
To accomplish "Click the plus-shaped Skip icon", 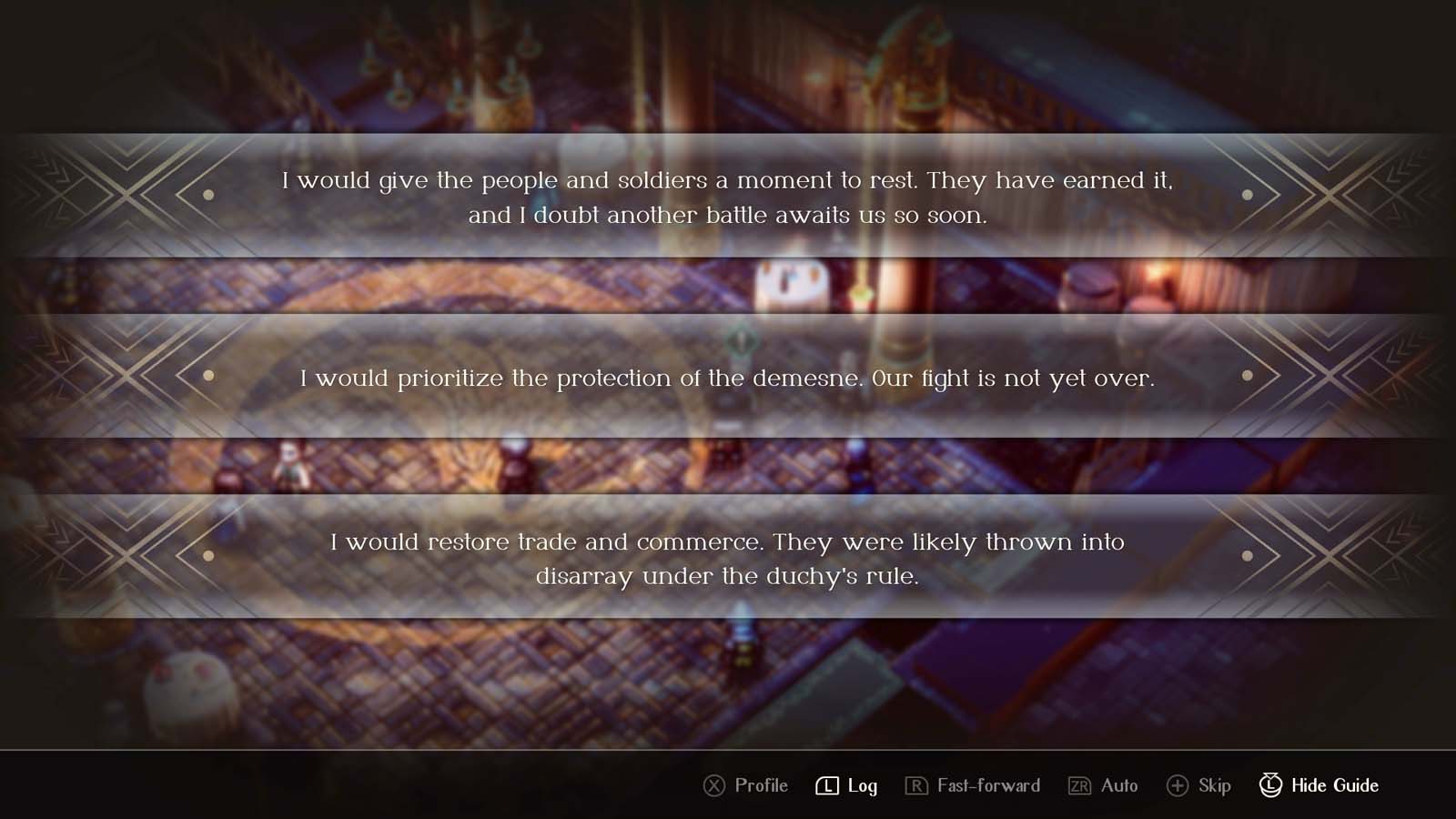I will click(x=1179, y=785).
